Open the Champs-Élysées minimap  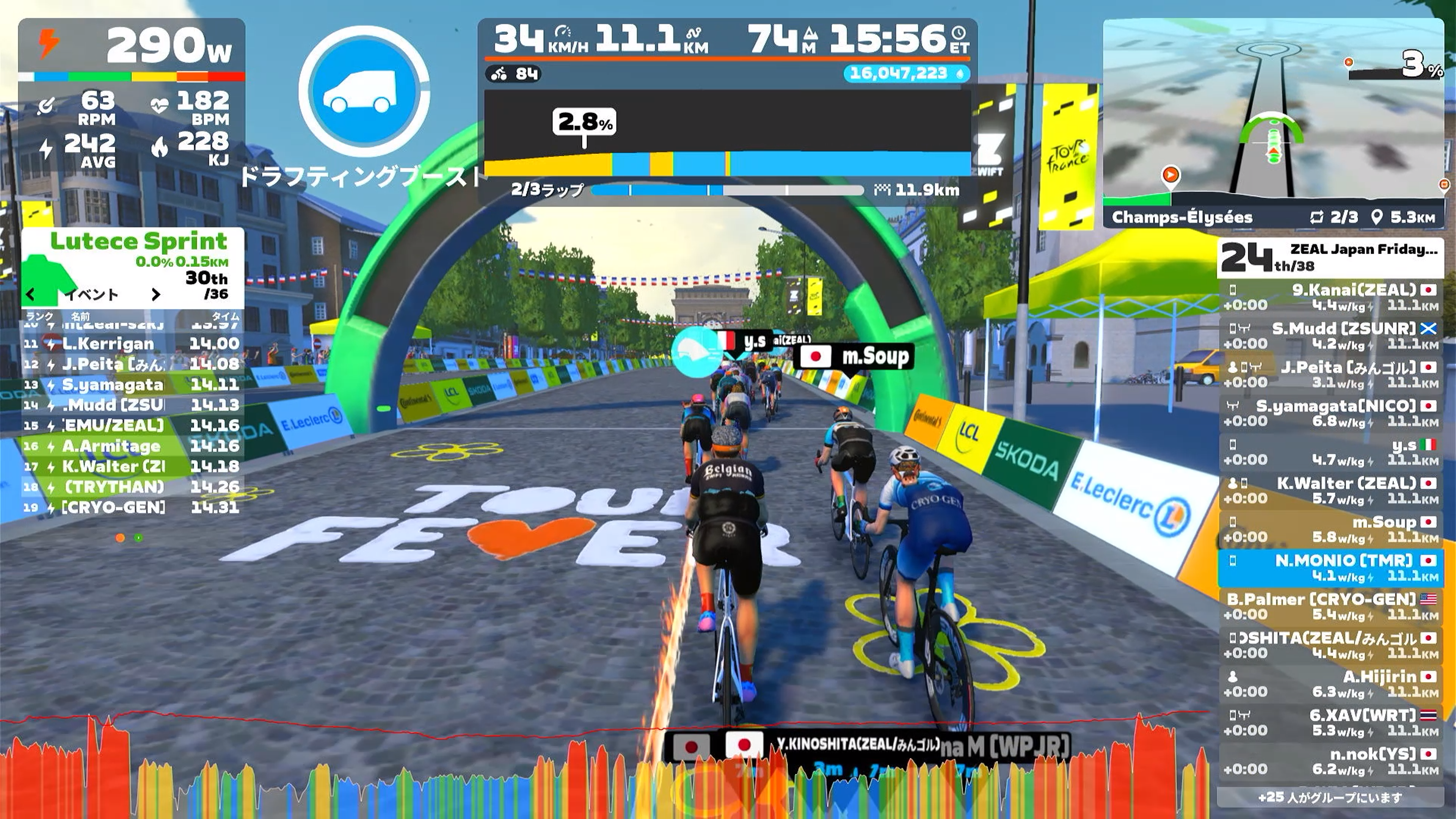pos(1273,110)
